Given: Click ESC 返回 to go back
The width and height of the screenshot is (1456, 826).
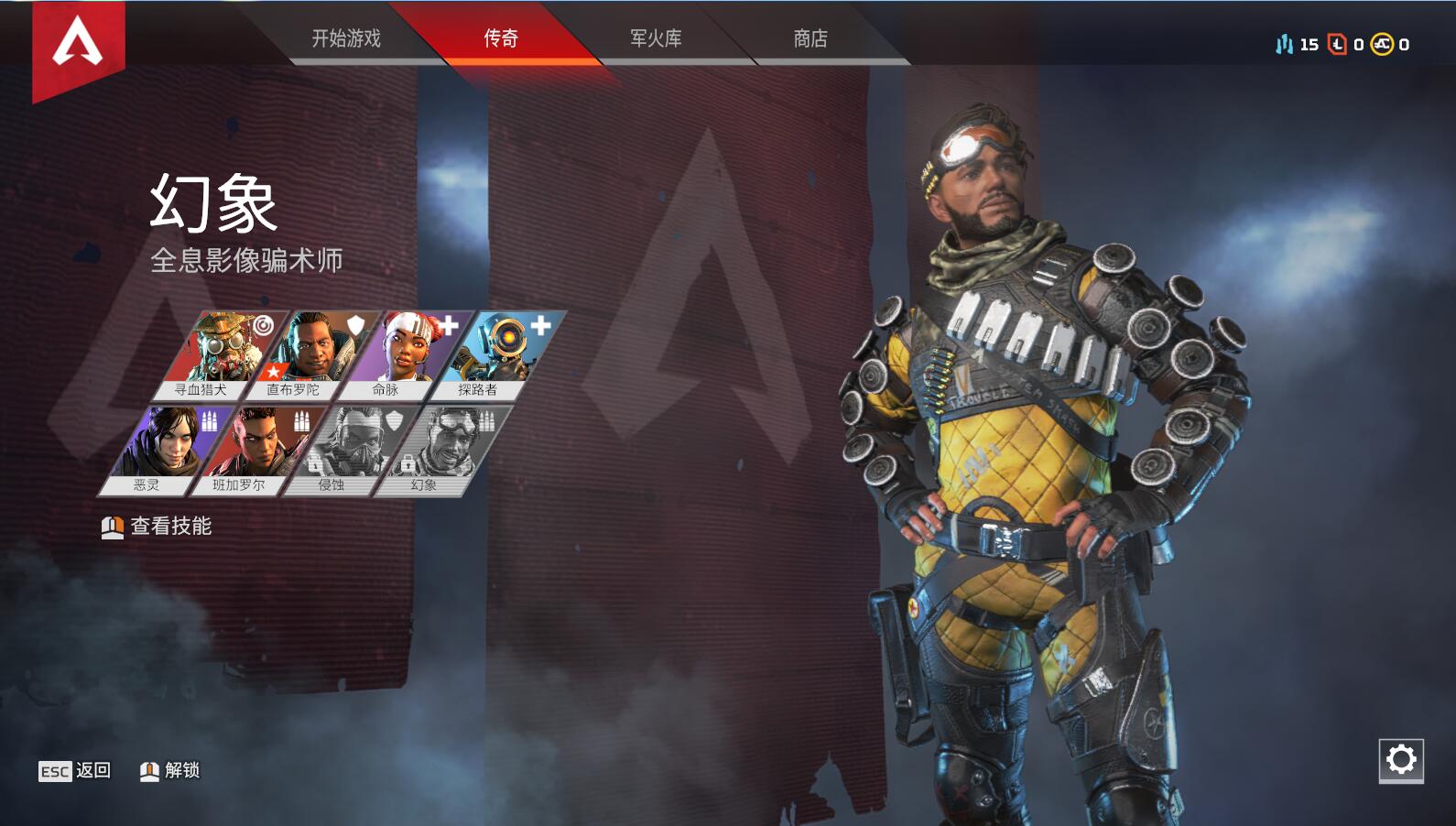Looking at the screenshot, I should pos(71,770).
